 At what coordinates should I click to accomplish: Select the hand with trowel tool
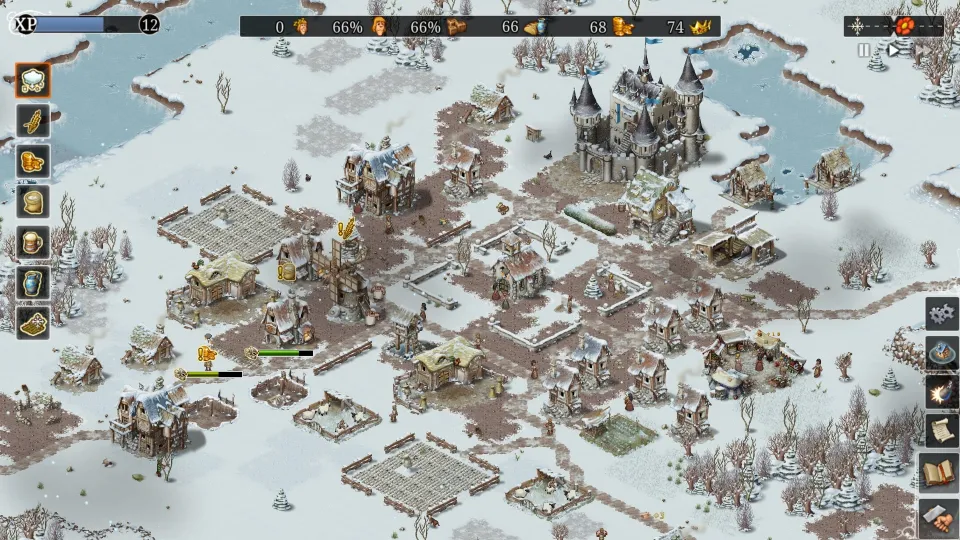pyautogui.click(x=941, y=516)
